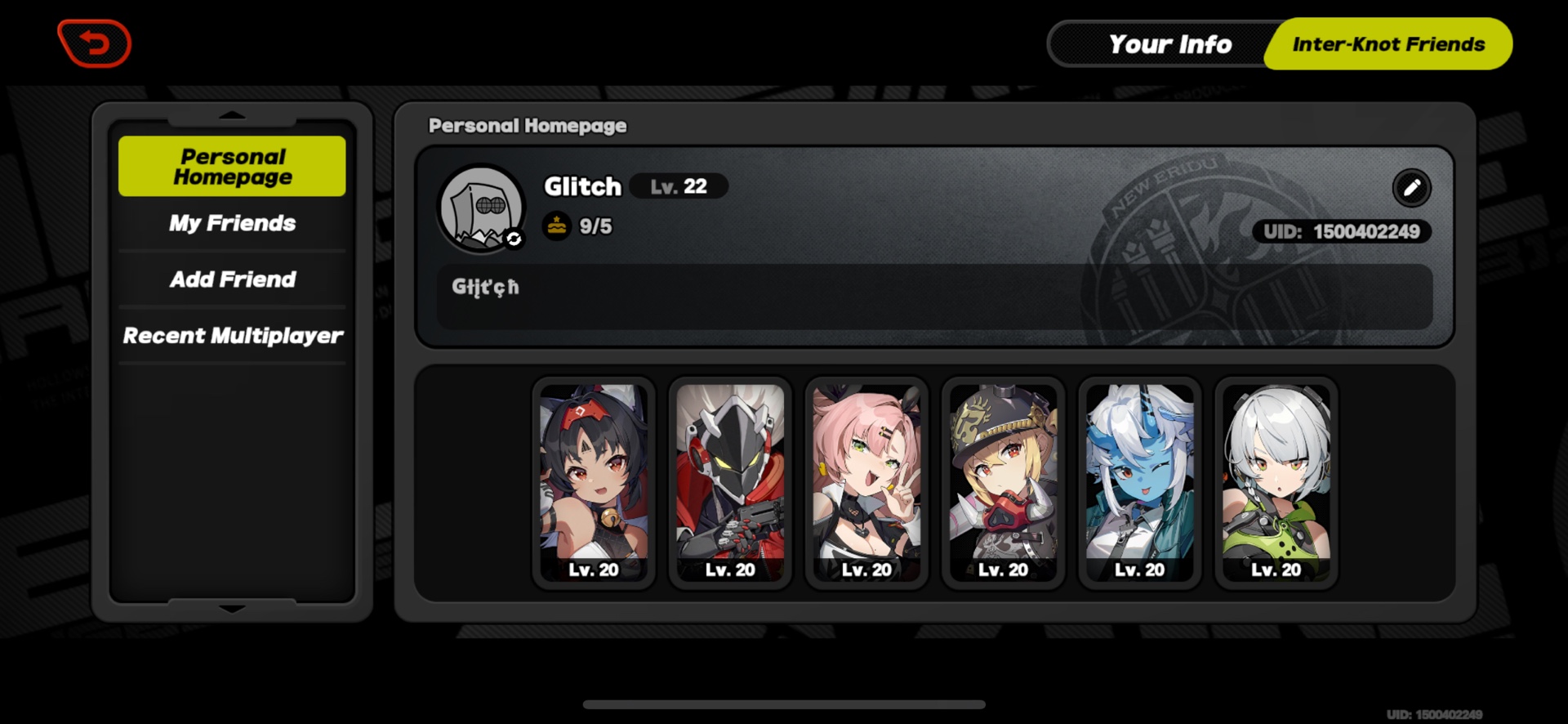The width and height of the screenshot is (1568, 724).
Task: Switch to the Inter-Knot Friends tab
Action: click(x=1388, y=44)
